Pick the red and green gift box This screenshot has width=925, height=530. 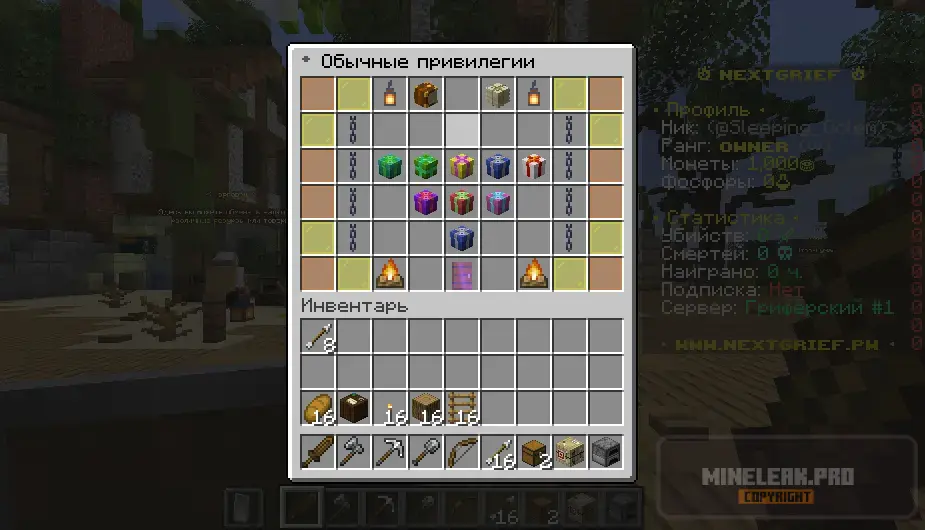462,201
